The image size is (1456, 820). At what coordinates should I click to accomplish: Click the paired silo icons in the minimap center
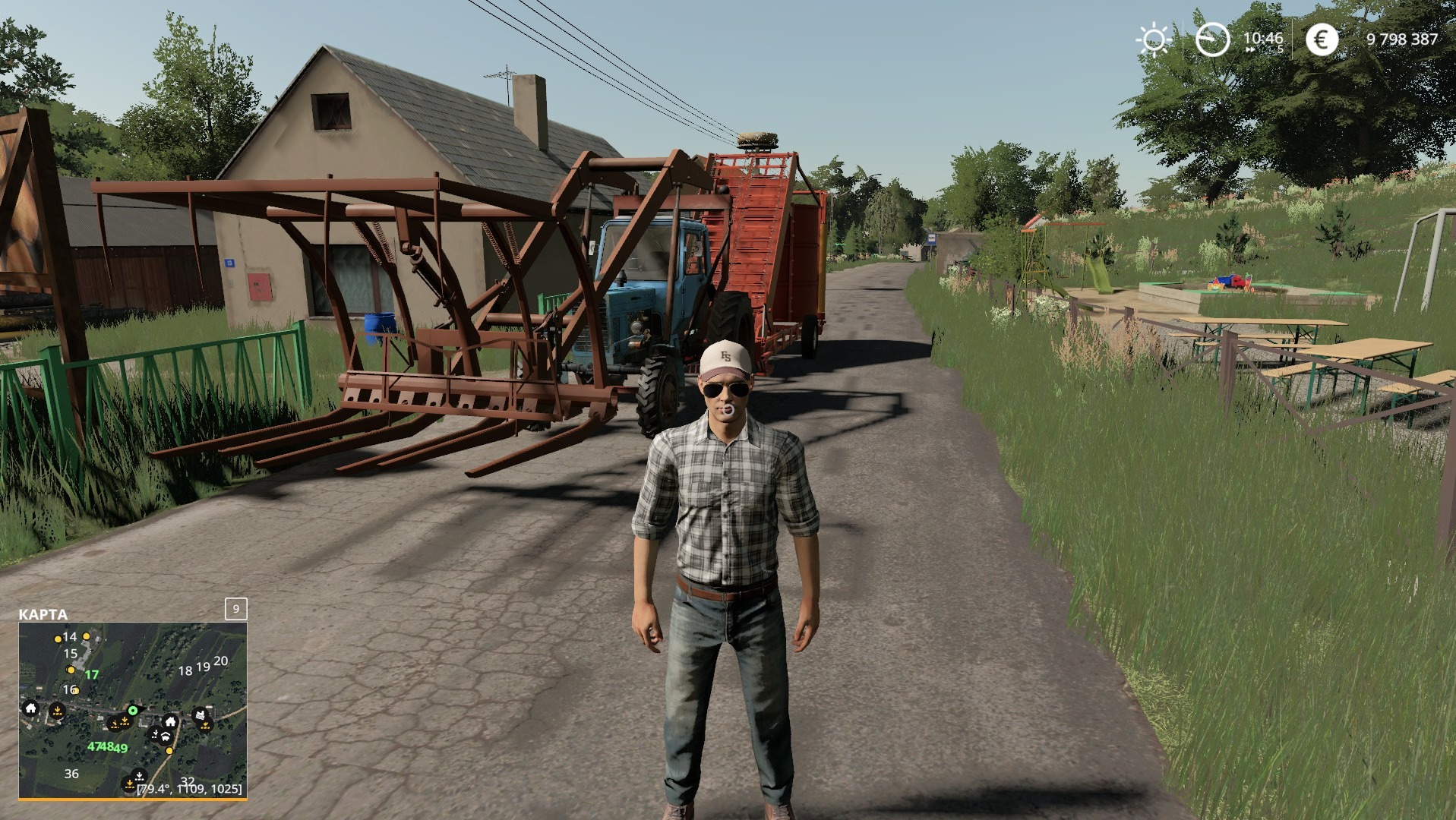119,723
